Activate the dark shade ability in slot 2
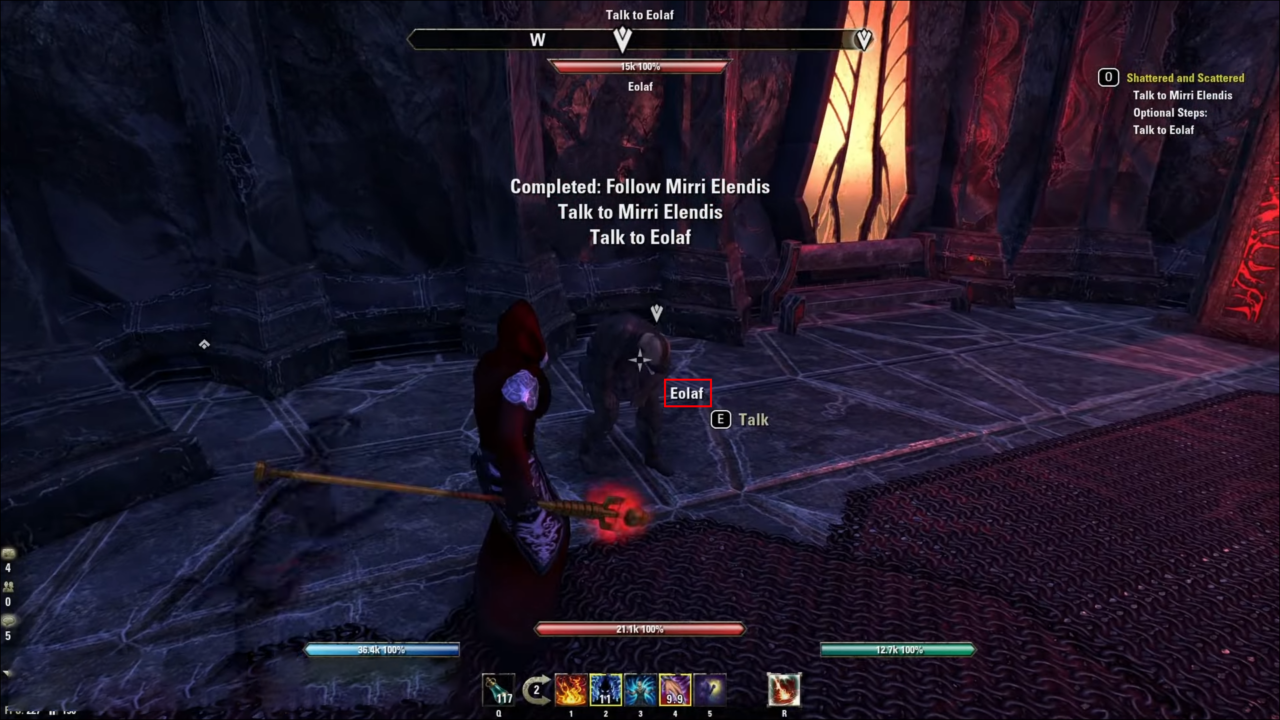The width and height of the screenshot is (1280, 720). 605,690
